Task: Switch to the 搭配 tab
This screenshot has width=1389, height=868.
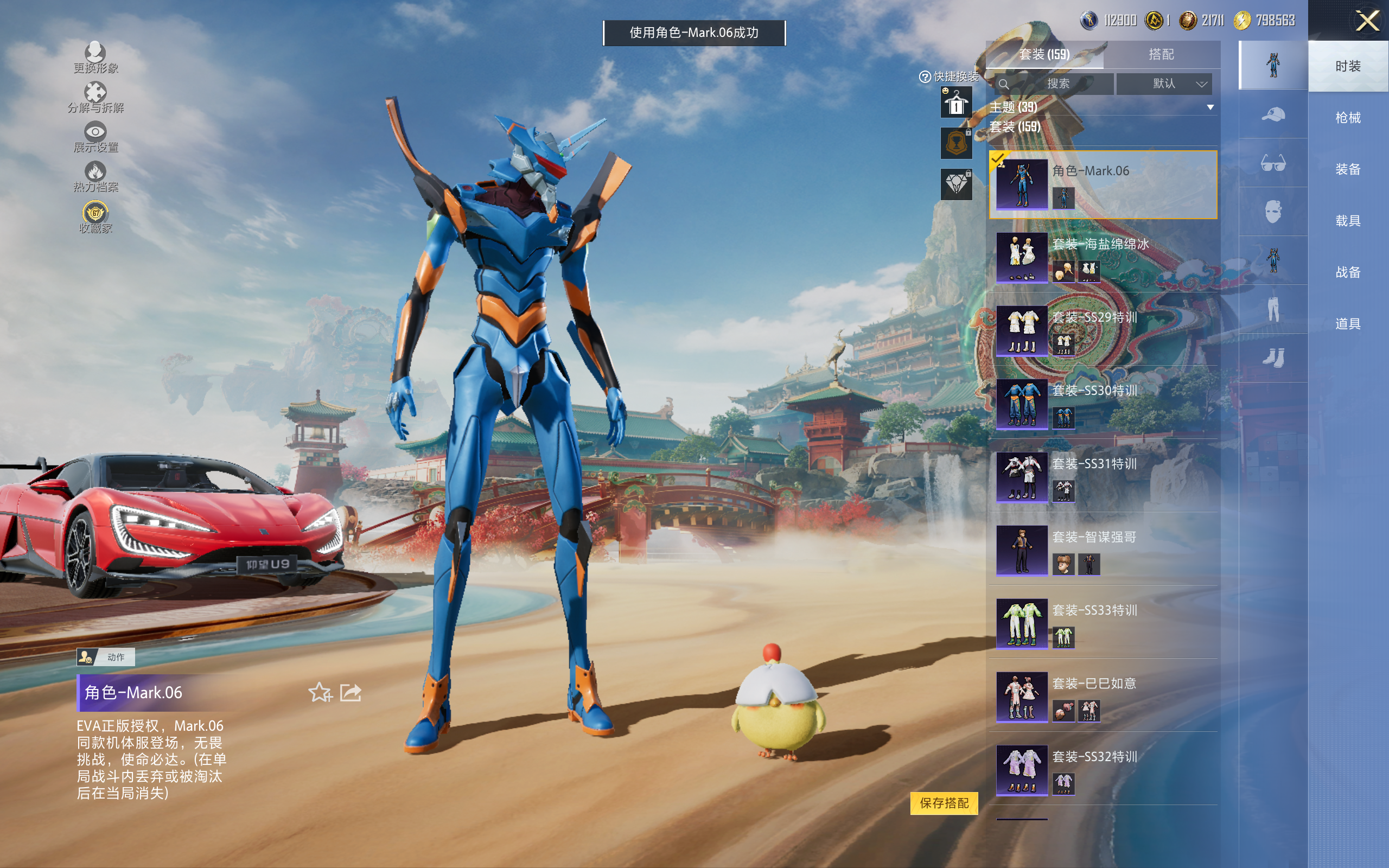Action: [1161, 55]
